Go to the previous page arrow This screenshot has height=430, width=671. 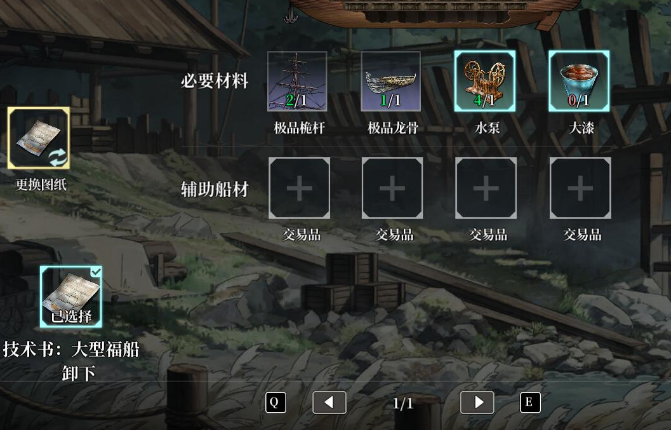tap(329, 402)
